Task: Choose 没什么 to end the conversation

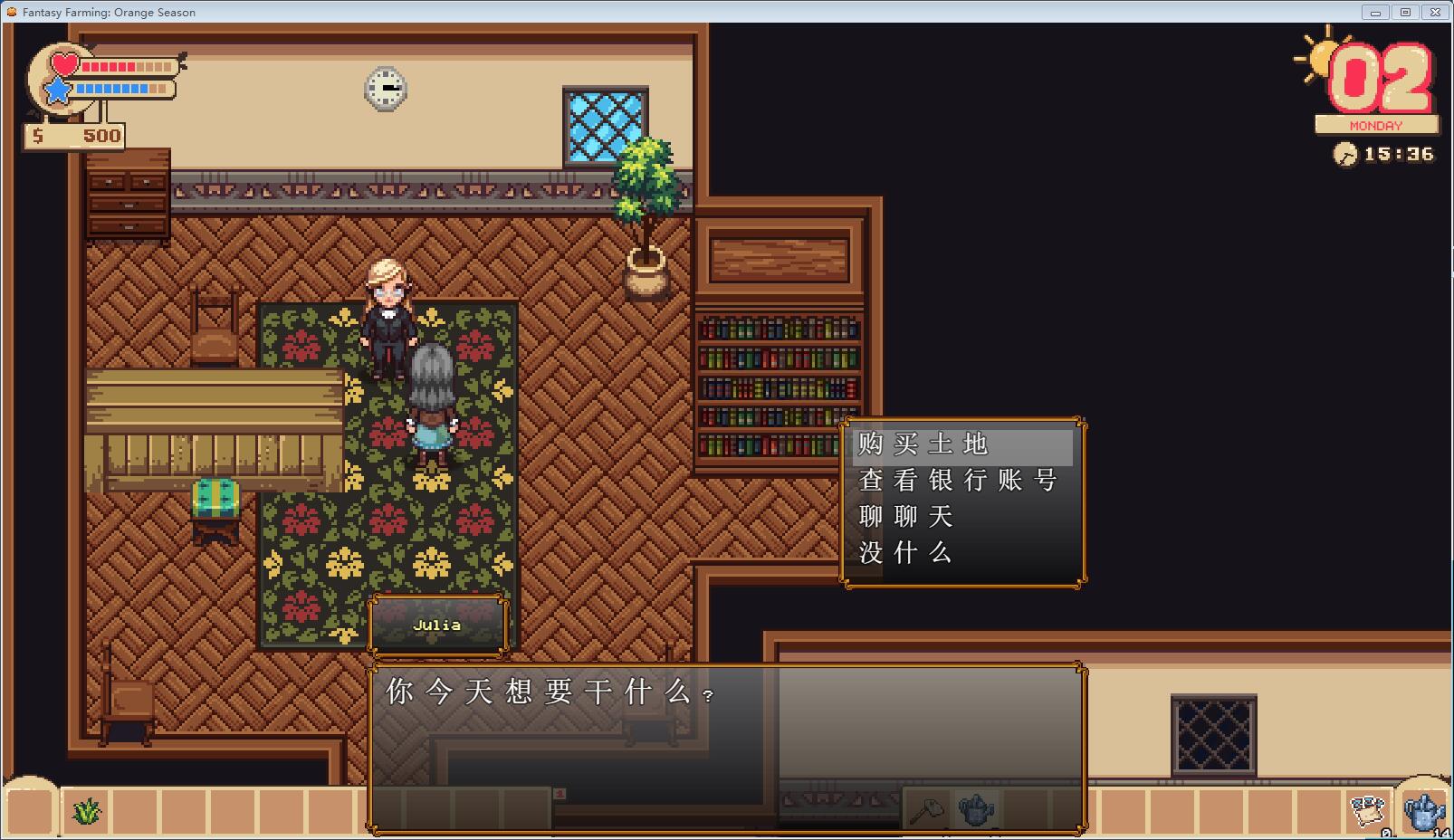Action: click(904, 553)
